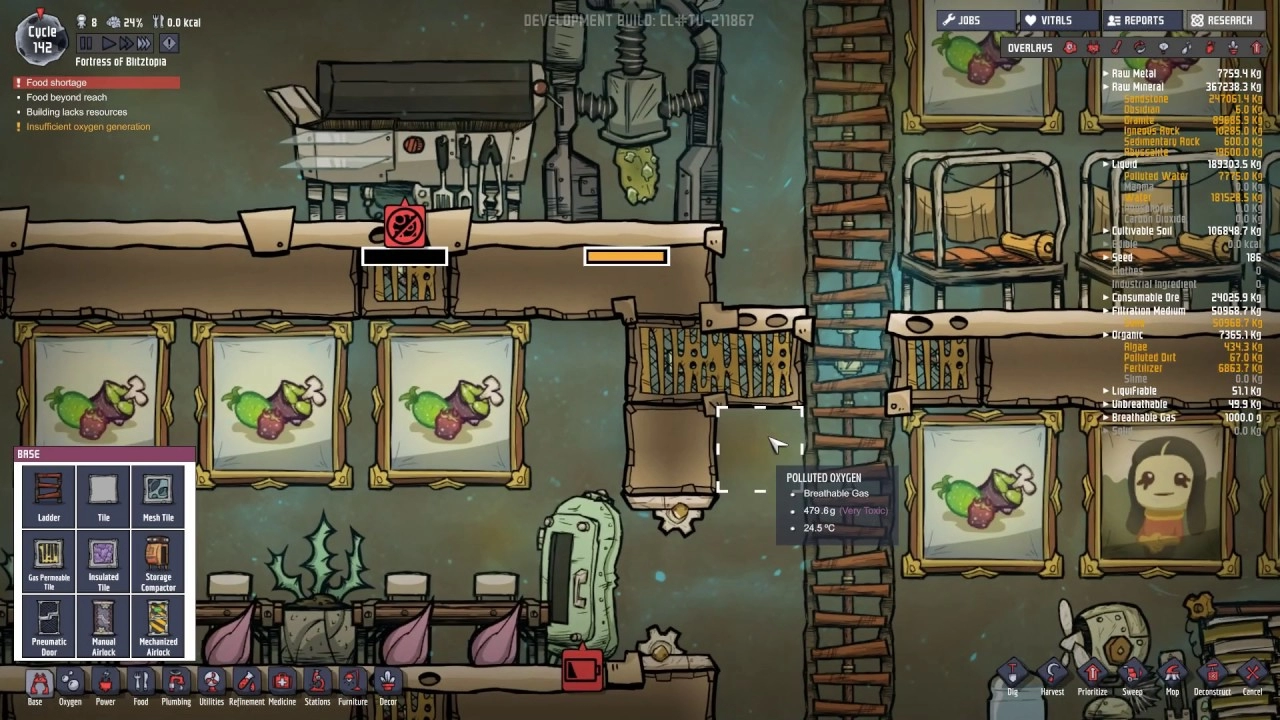Set game to triple fast-forward speed
This screenshot has width=1280, height=720.
click(x=144, y=43)
